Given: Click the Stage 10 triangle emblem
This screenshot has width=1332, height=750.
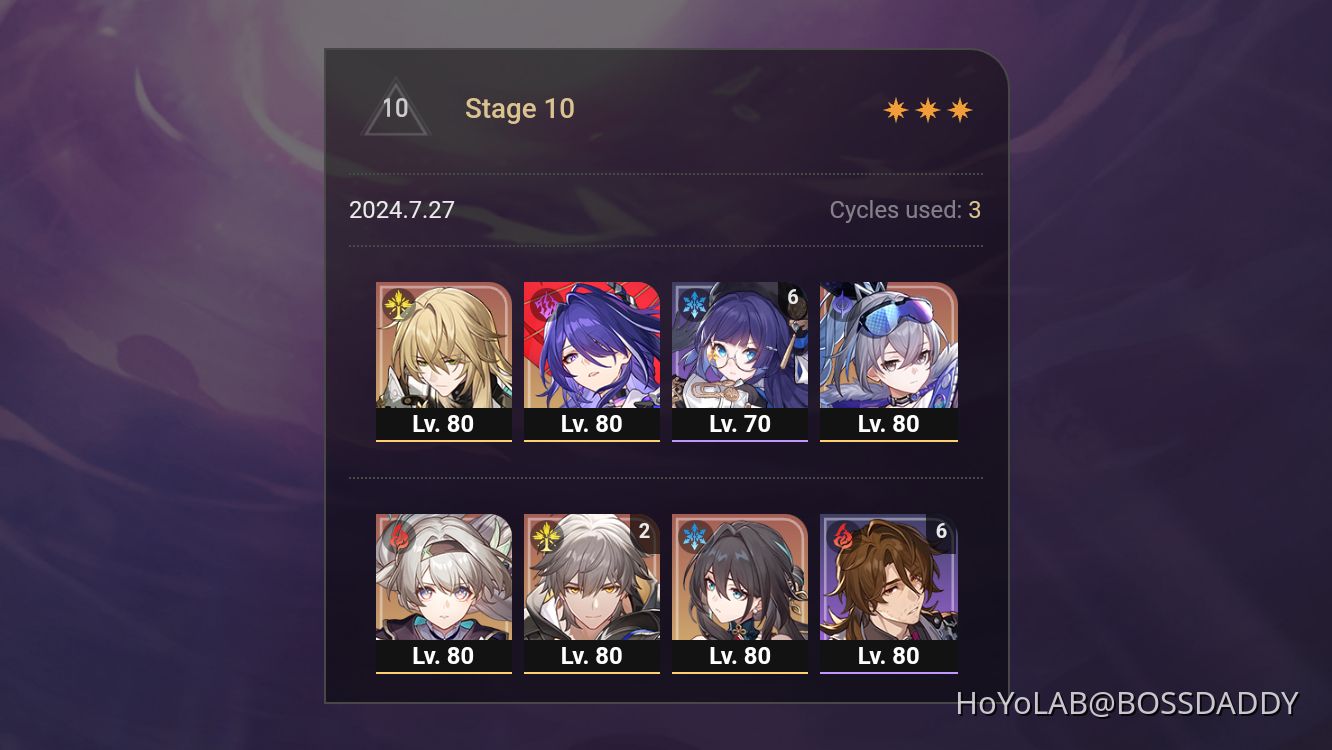Looking at the screenshot, I should [x=396, y=108].
